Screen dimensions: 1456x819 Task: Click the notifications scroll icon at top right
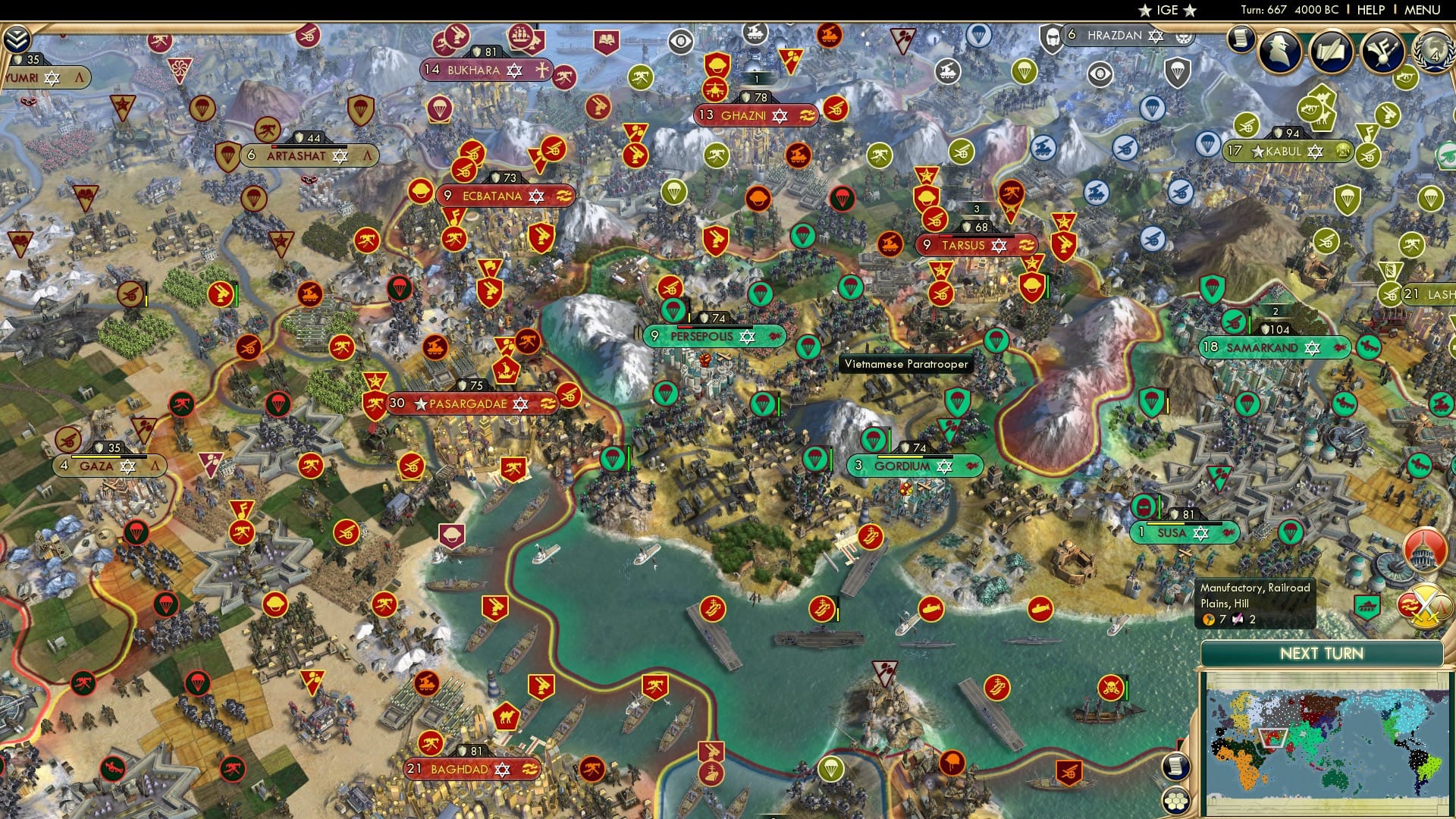(1239, 39)
